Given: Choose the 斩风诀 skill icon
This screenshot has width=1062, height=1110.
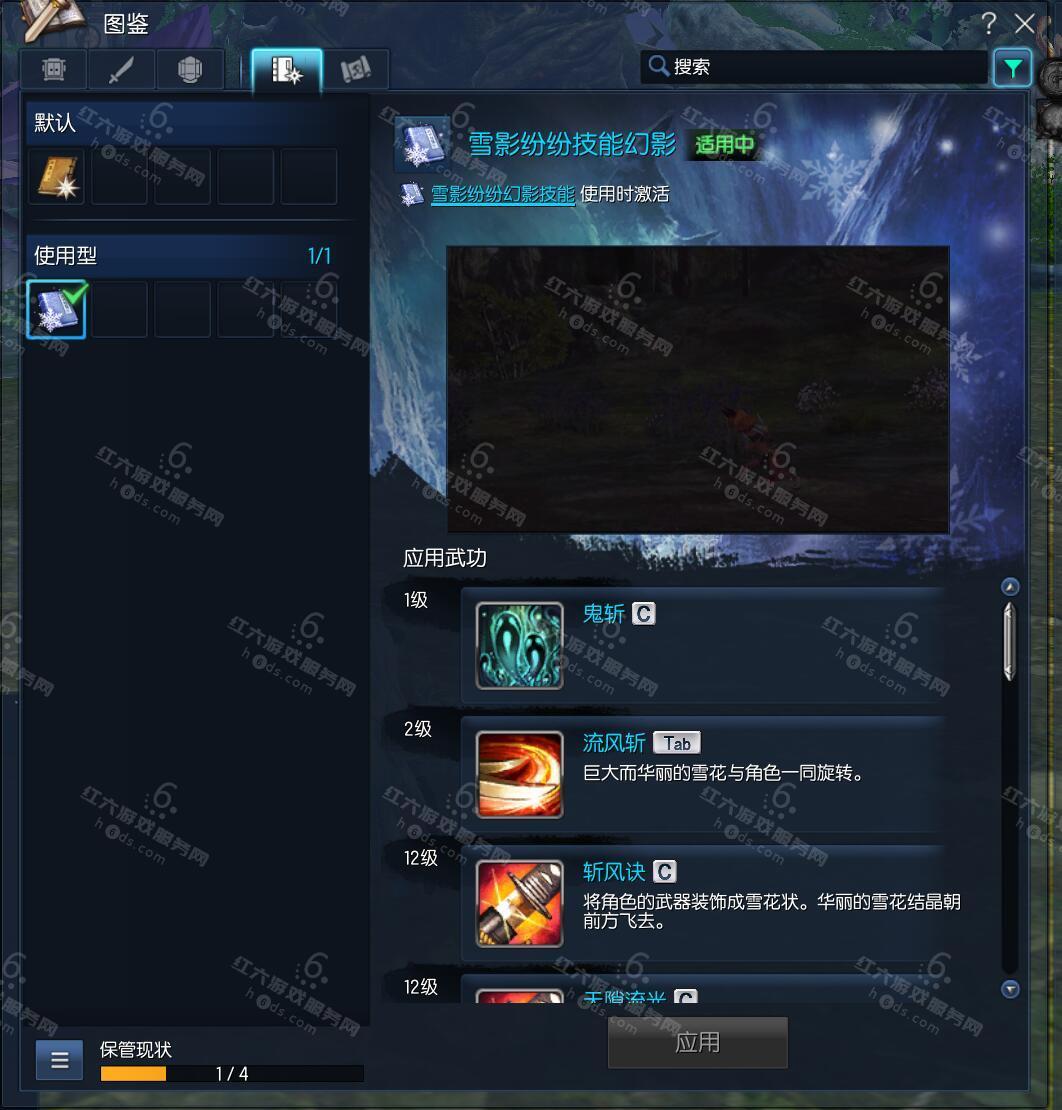Looking at the screenshot, I should (x=519, y=903).
